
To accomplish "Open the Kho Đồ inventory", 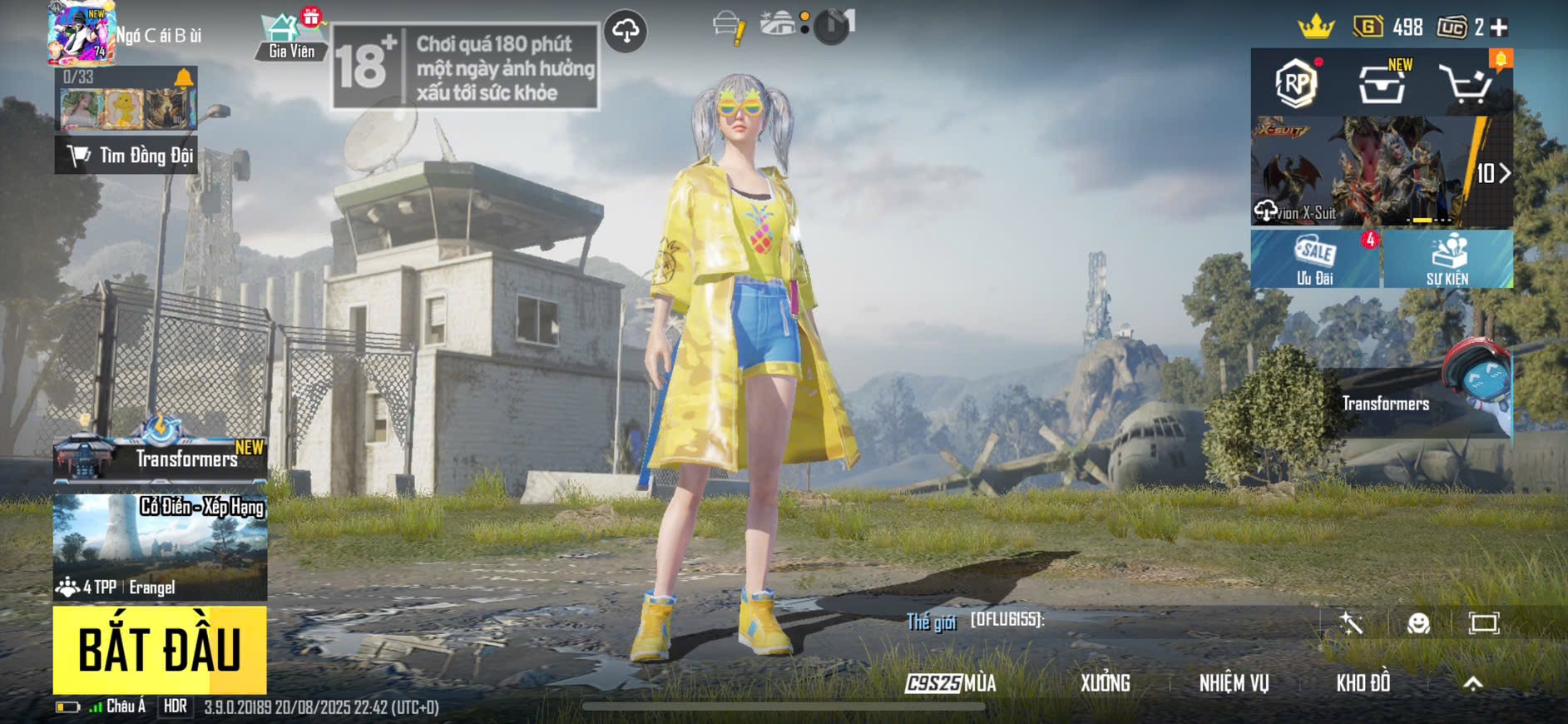I will 1363,683.
